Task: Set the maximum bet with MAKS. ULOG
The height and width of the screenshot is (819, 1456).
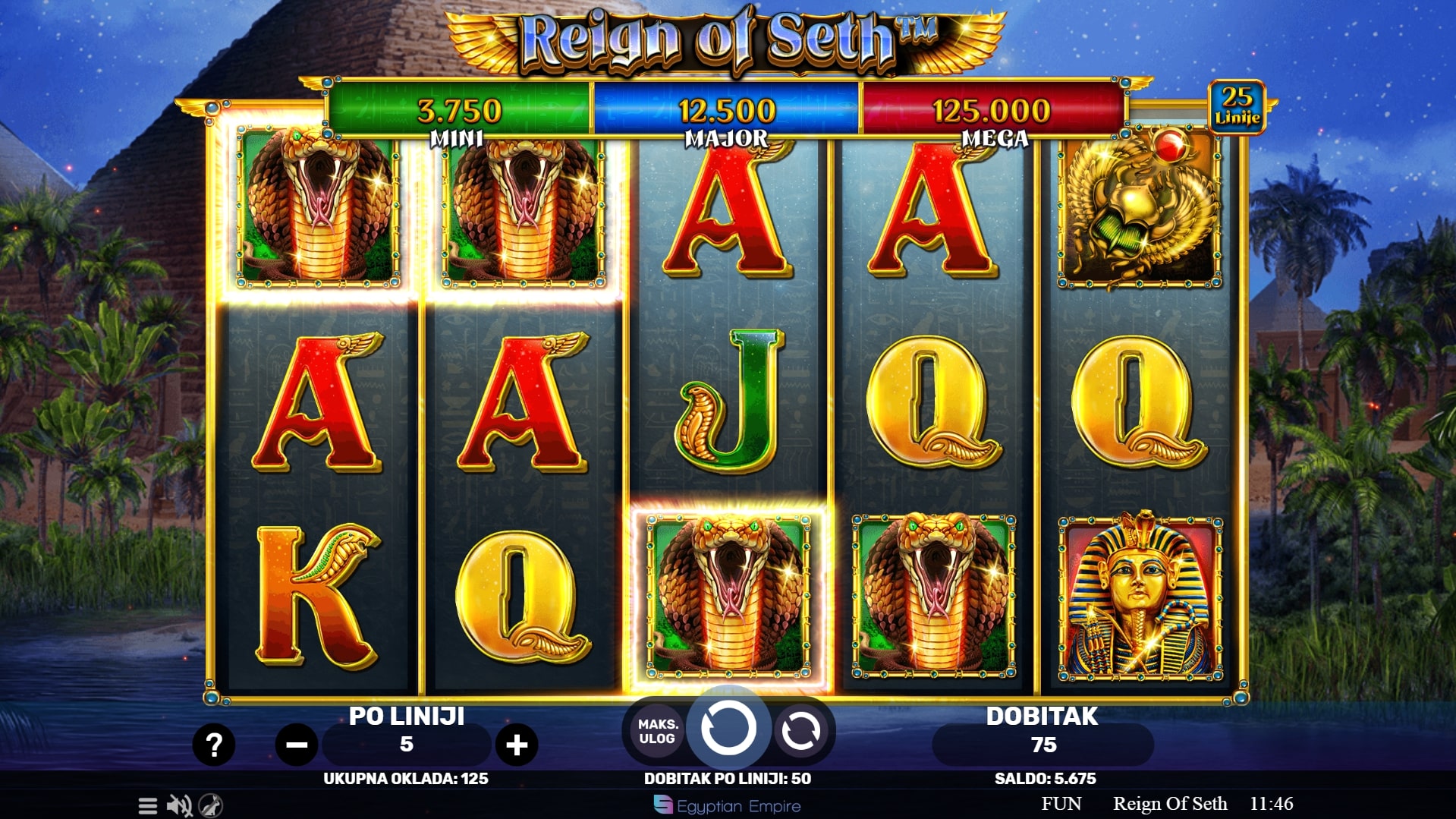Action: [656, 732]
